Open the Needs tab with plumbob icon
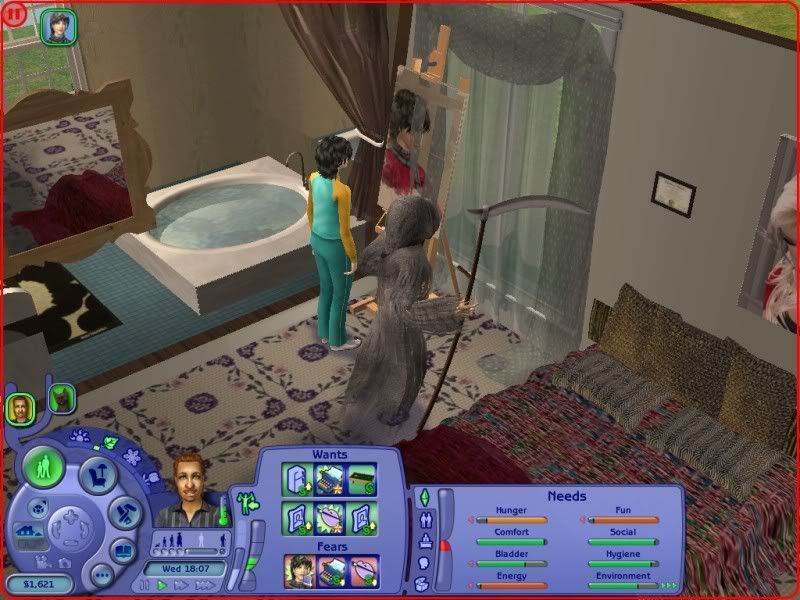800x600 pixels. coord(422,497)
